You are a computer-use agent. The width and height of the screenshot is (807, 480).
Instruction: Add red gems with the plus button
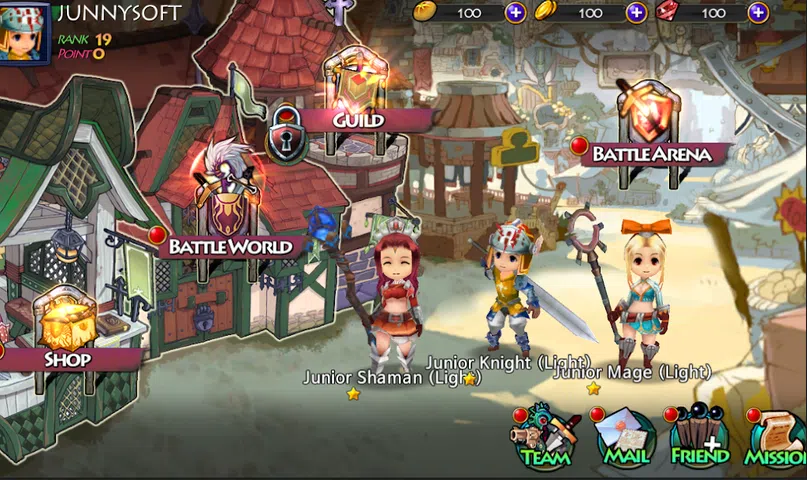click(759, 13)
